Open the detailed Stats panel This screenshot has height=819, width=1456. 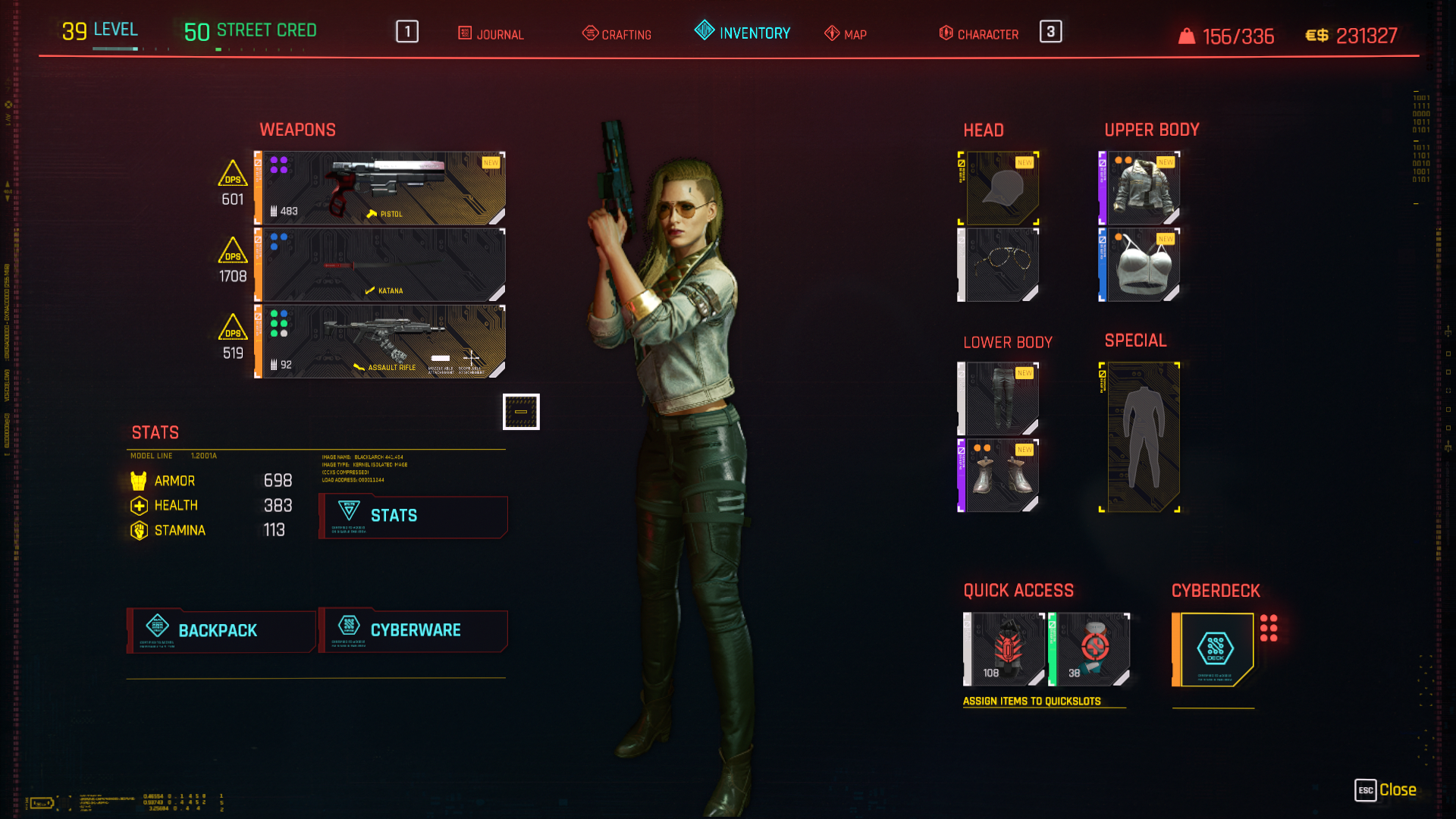(x=413, y=516)
